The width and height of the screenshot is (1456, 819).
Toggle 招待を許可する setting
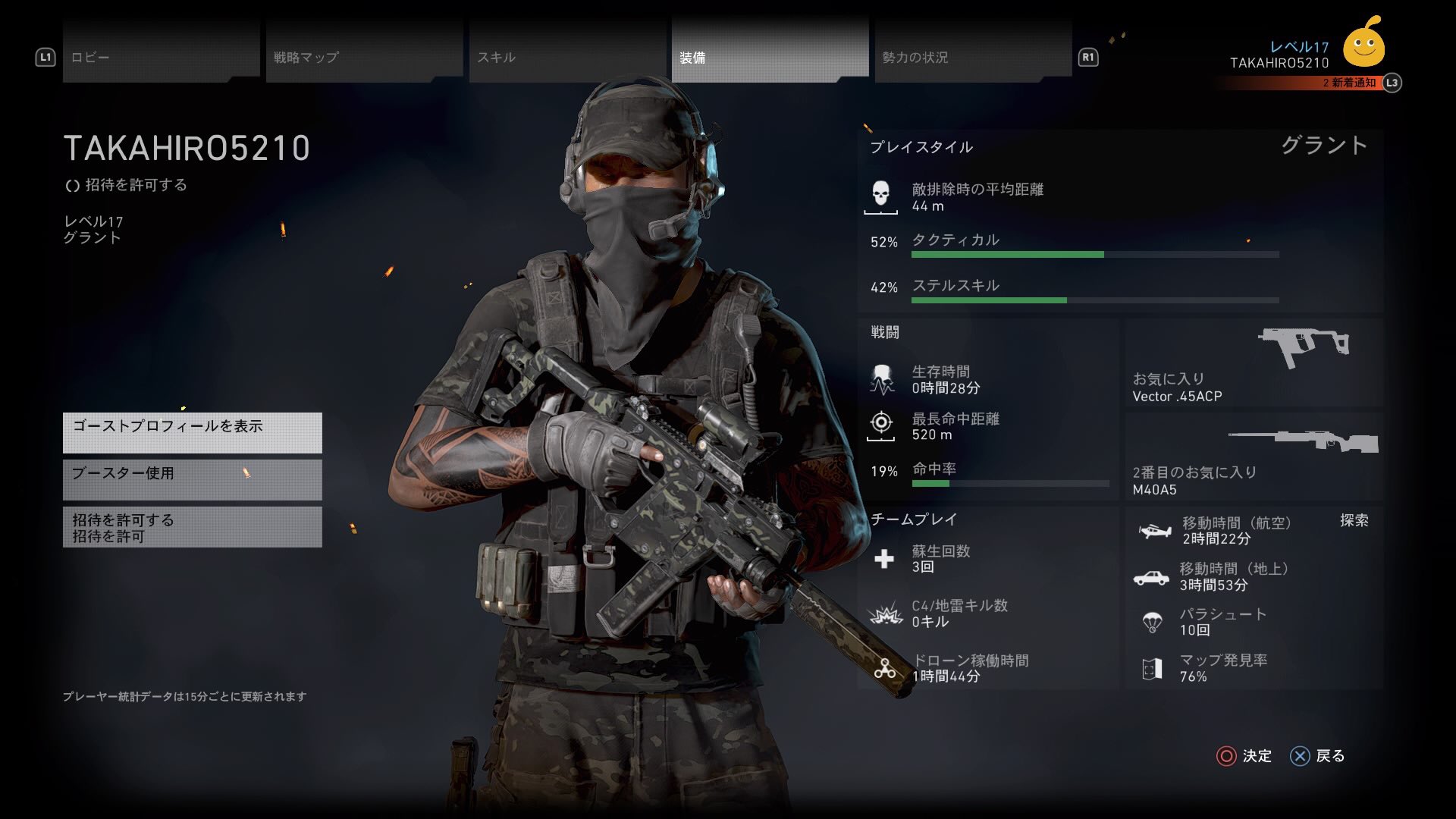(192, 526)
